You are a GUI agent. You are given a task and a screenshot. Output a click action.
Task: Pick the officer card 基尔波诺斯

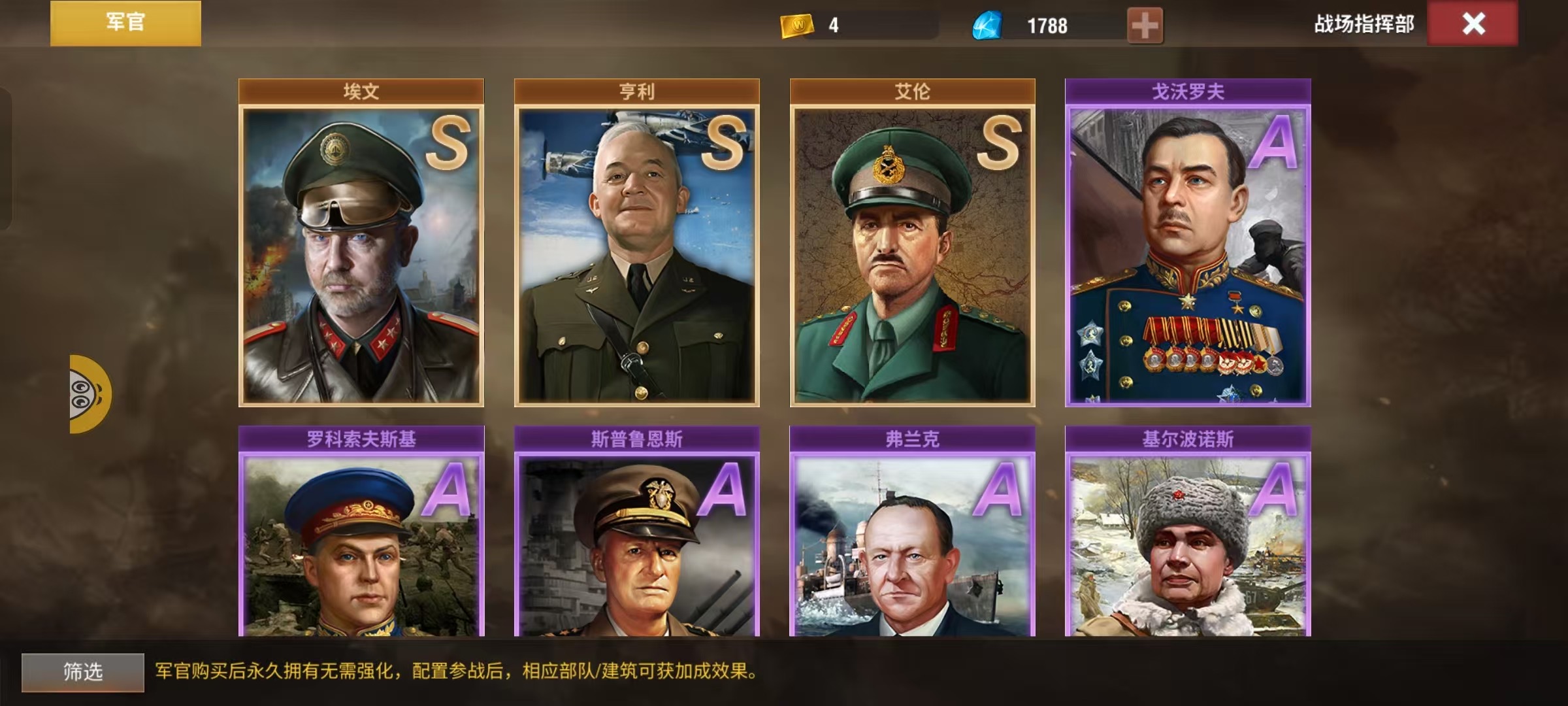[x=1188, y=543]
